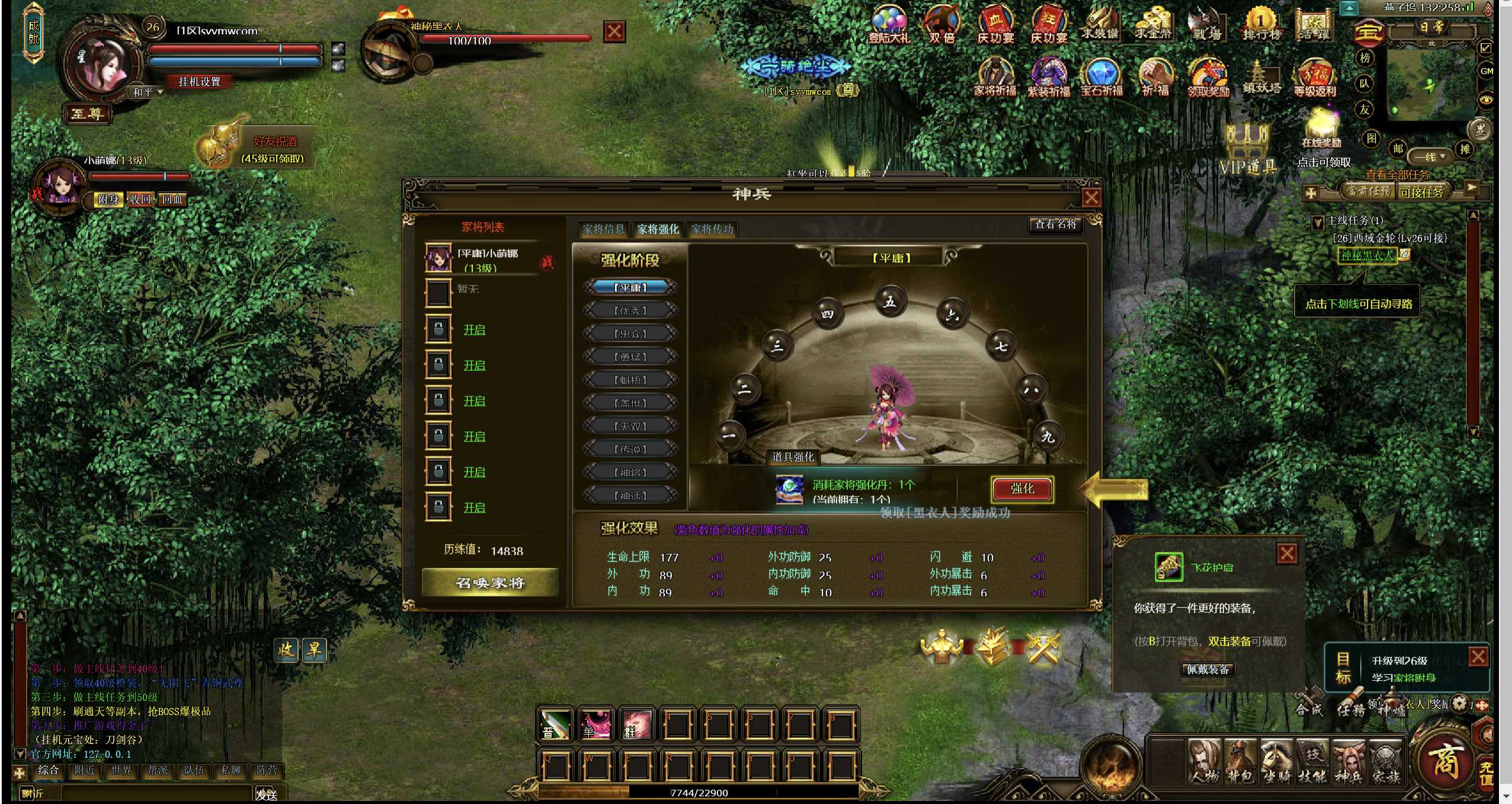Switch chat to the 世界 channel tab
Screen dimensions: 1512x804
pos(121,770)
